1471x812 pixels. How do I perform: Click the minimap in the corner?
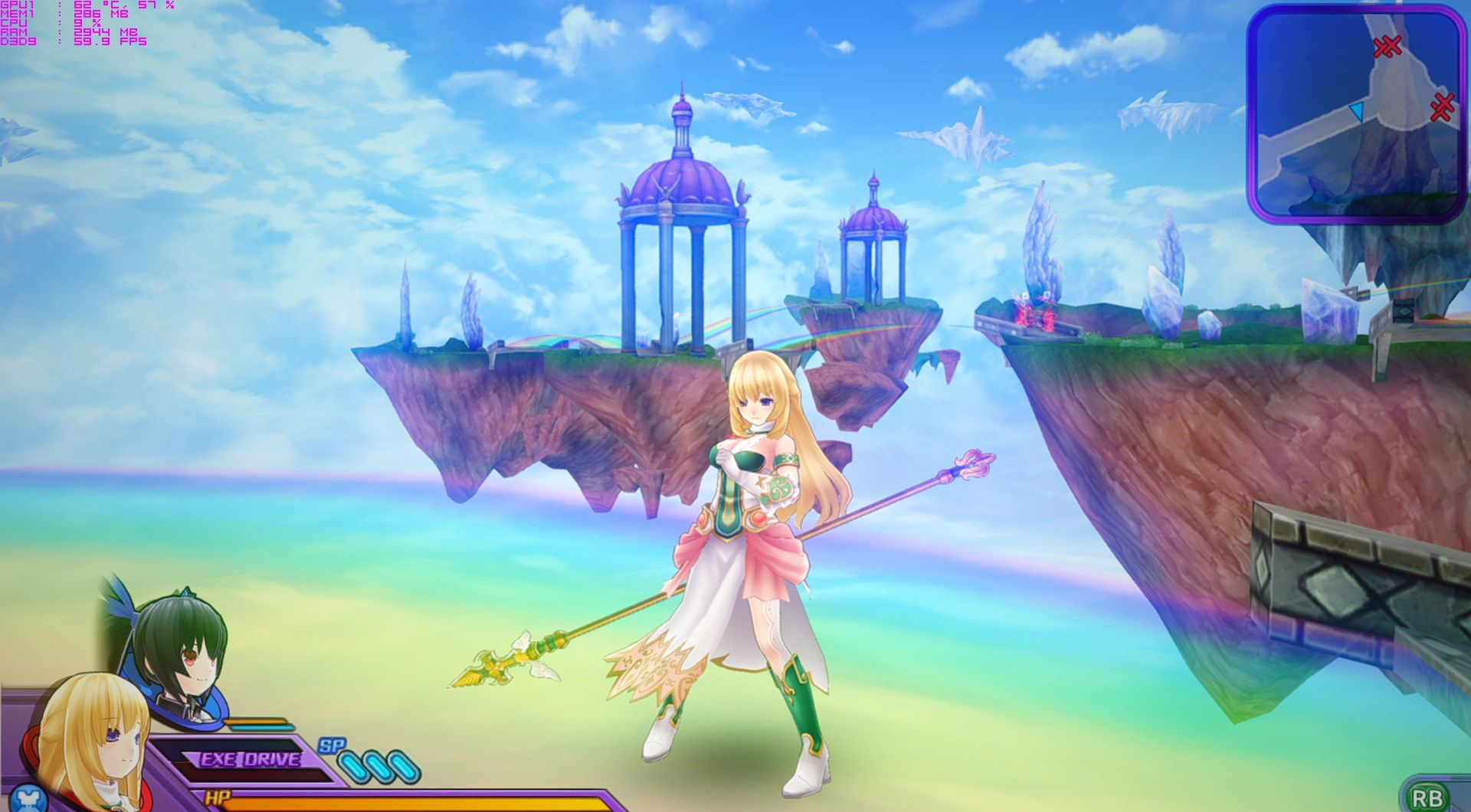pyautogui.click(x=1355, y=113)
